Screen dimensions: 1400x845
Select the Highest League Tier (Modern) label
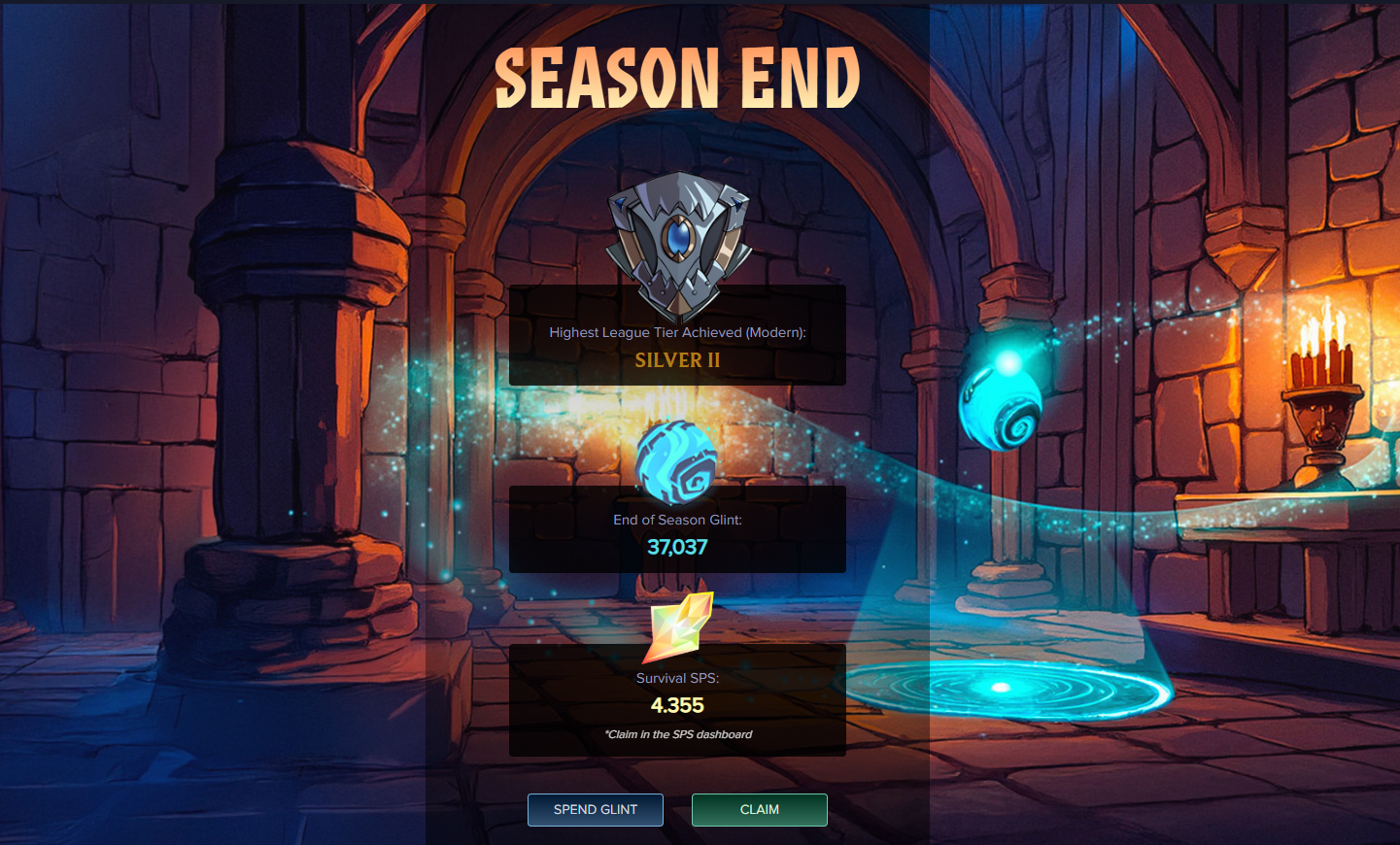point(677,332)
